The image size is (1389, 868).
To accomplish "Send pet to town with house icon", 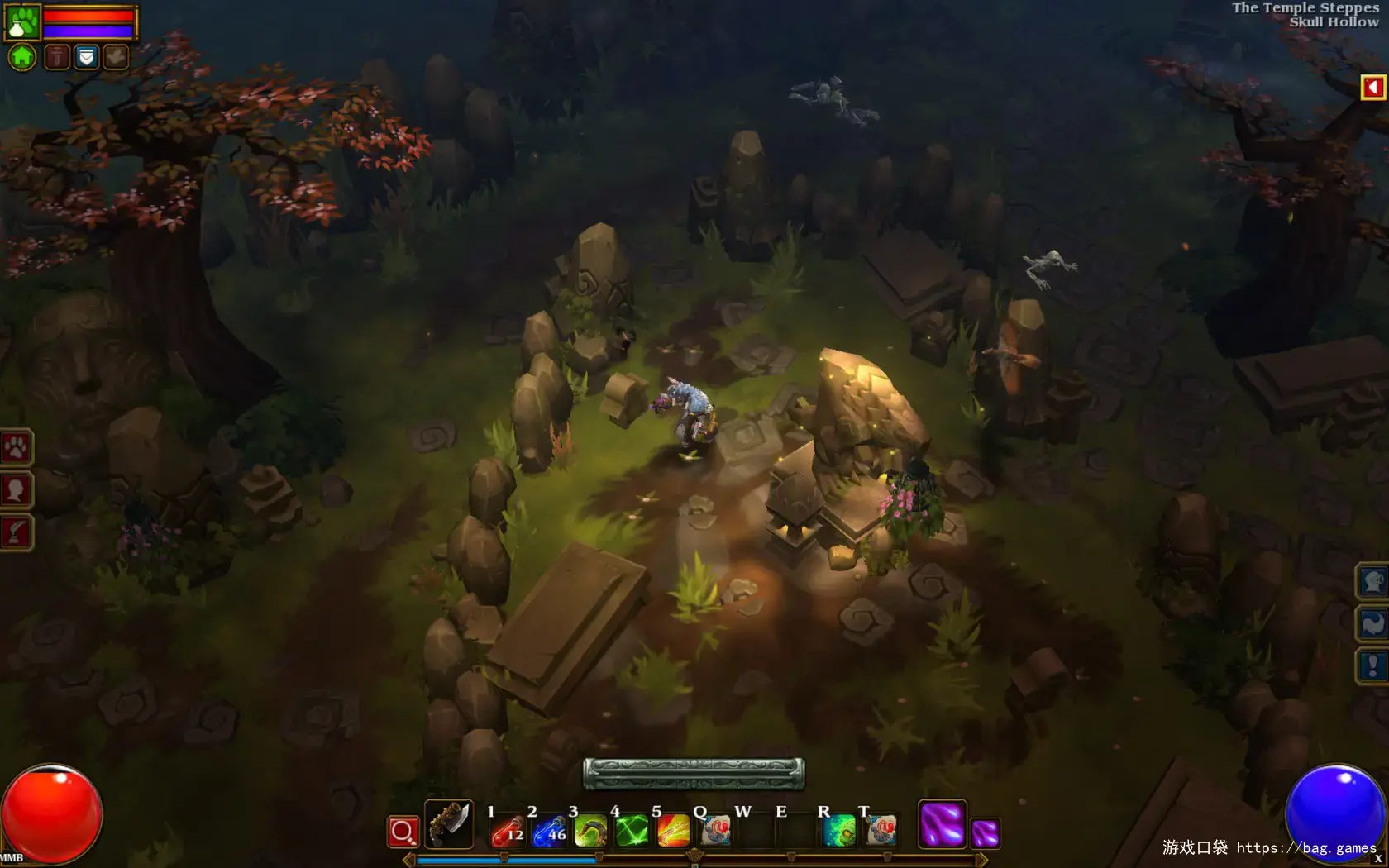I will pos(22,57).
